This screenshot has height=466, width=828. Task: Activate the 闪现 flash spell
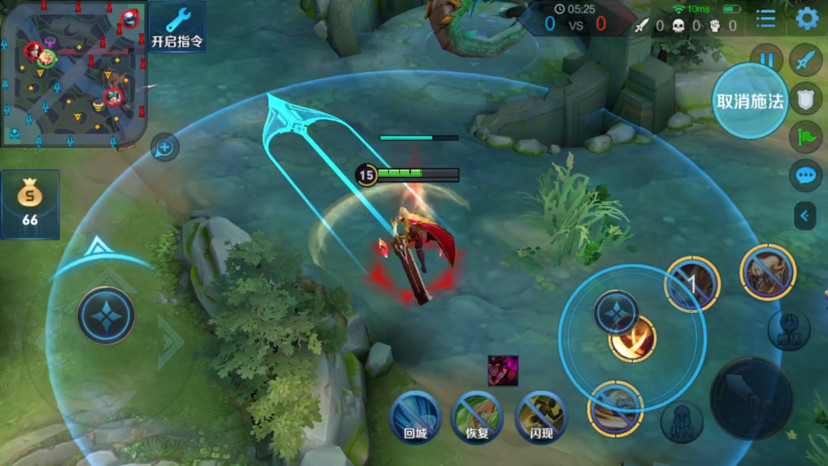tap(540, 415)
